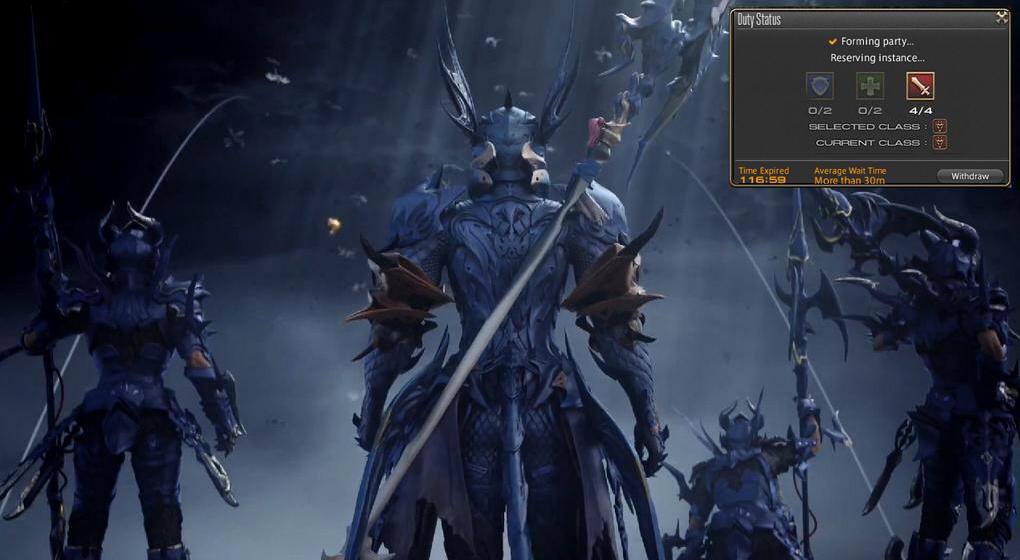
Task: Select the green healer role cross icon
Action: point(870,86)
